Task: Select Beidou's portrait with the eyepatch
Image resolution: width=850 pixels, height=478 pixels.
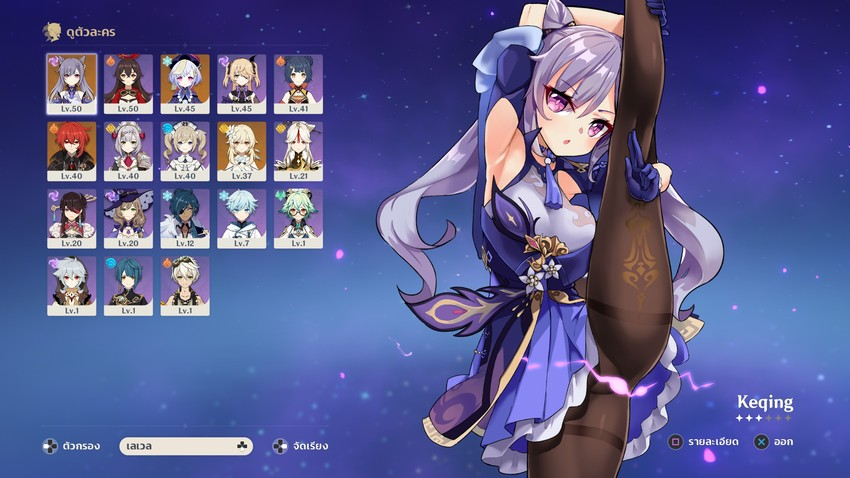Action: point(71,214)
